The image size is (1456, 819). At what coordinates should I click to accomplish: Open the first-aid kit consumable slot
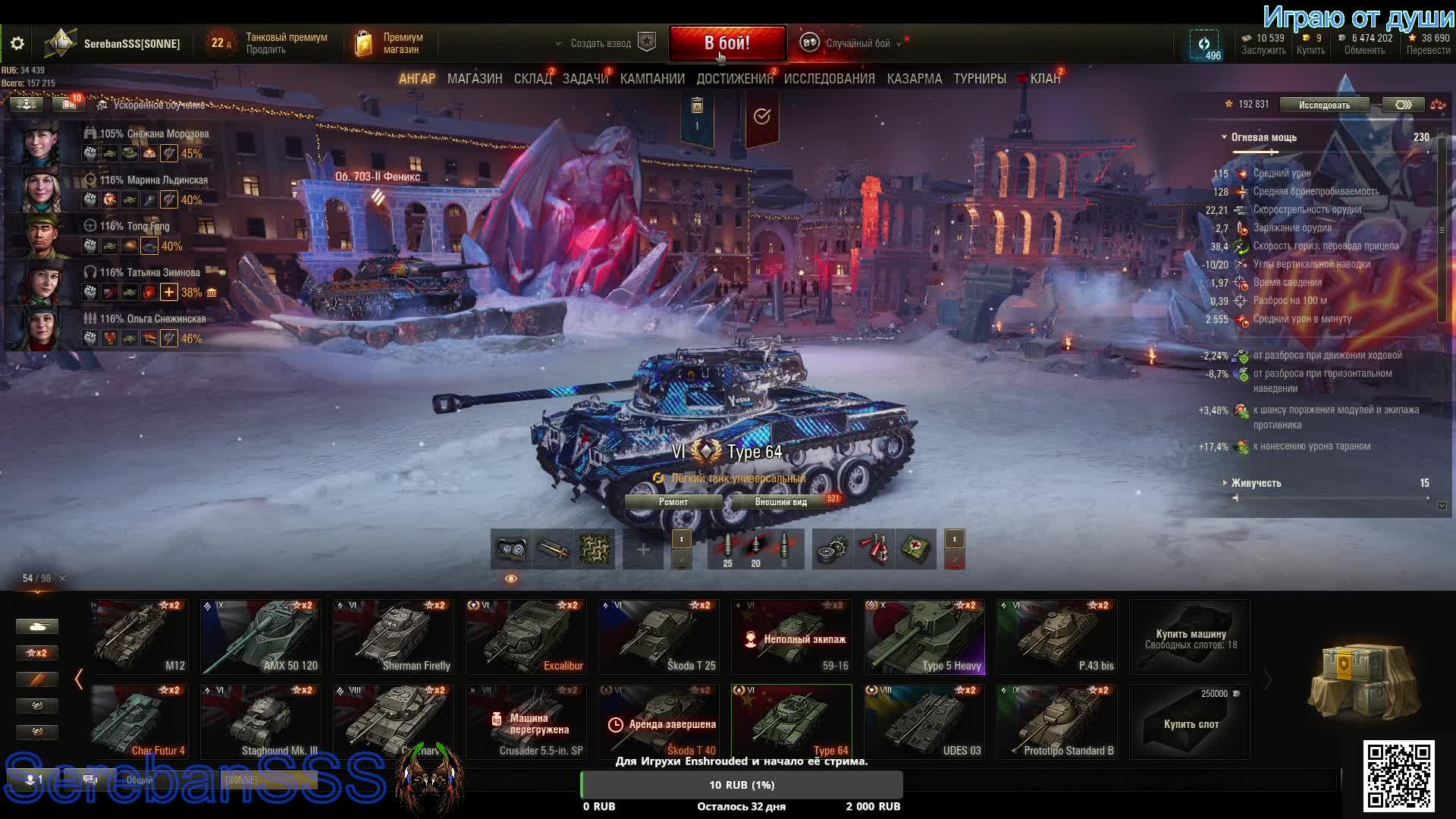point(916,549)
